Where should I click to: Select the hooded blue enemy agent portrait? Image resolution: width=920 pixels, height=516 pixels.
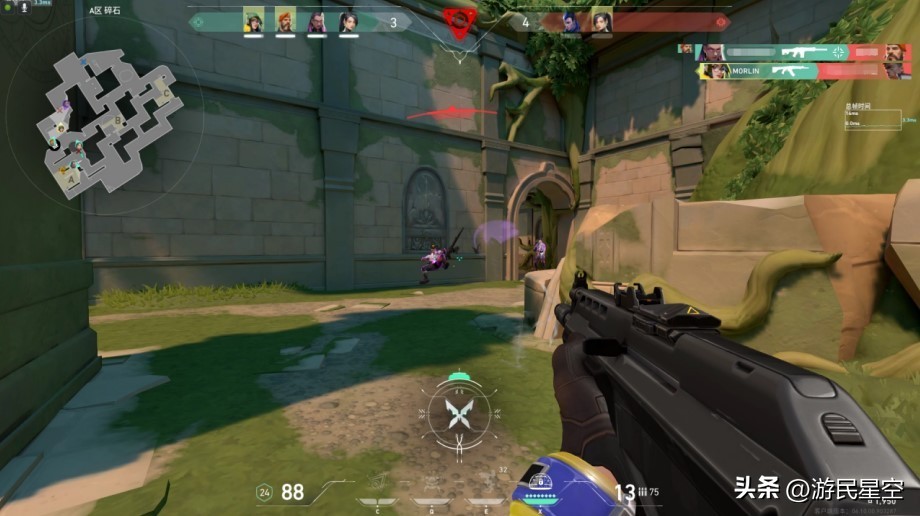coord(571,21)
